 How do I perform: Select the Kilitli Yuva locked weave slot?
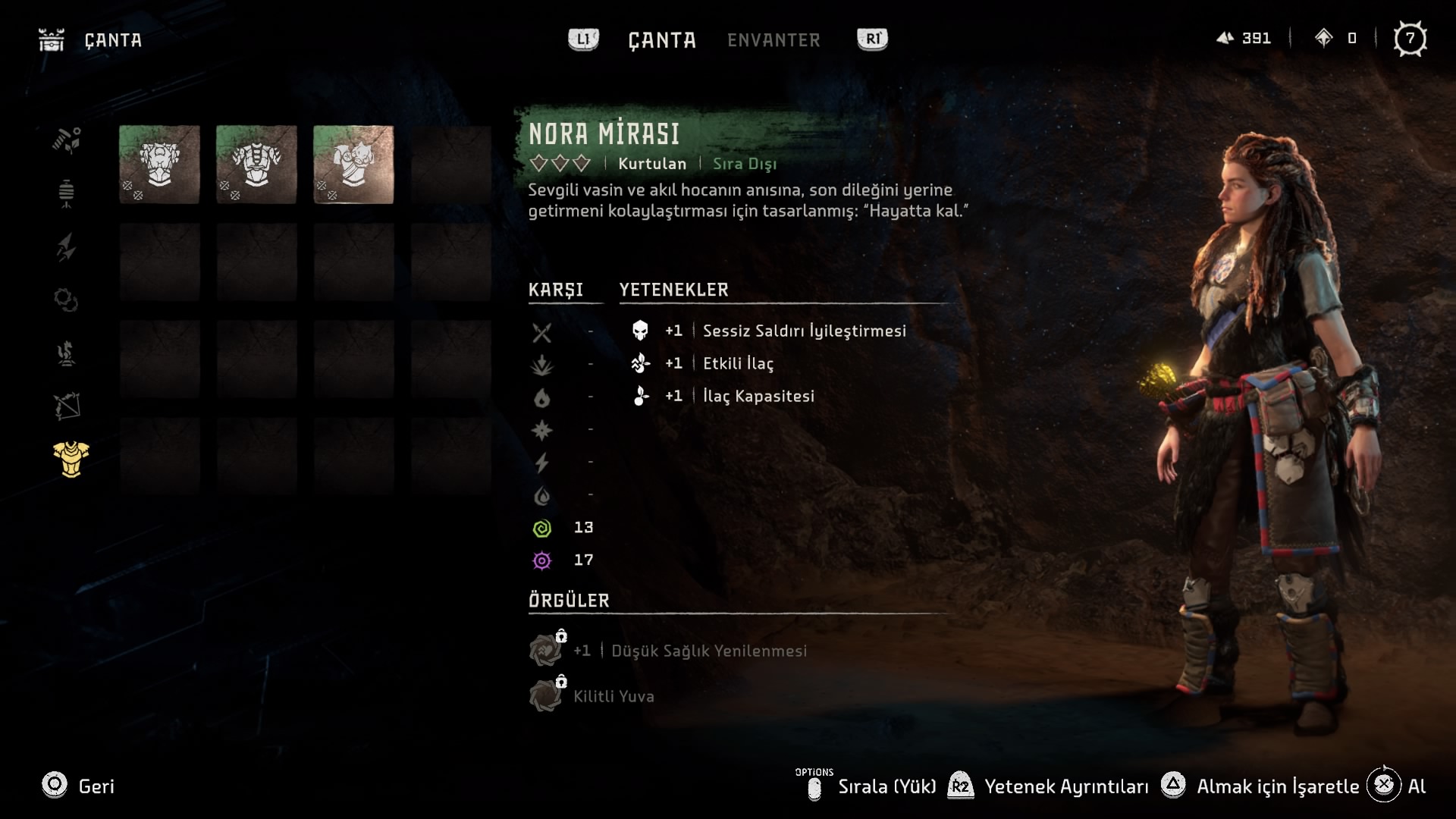(613, 696)
